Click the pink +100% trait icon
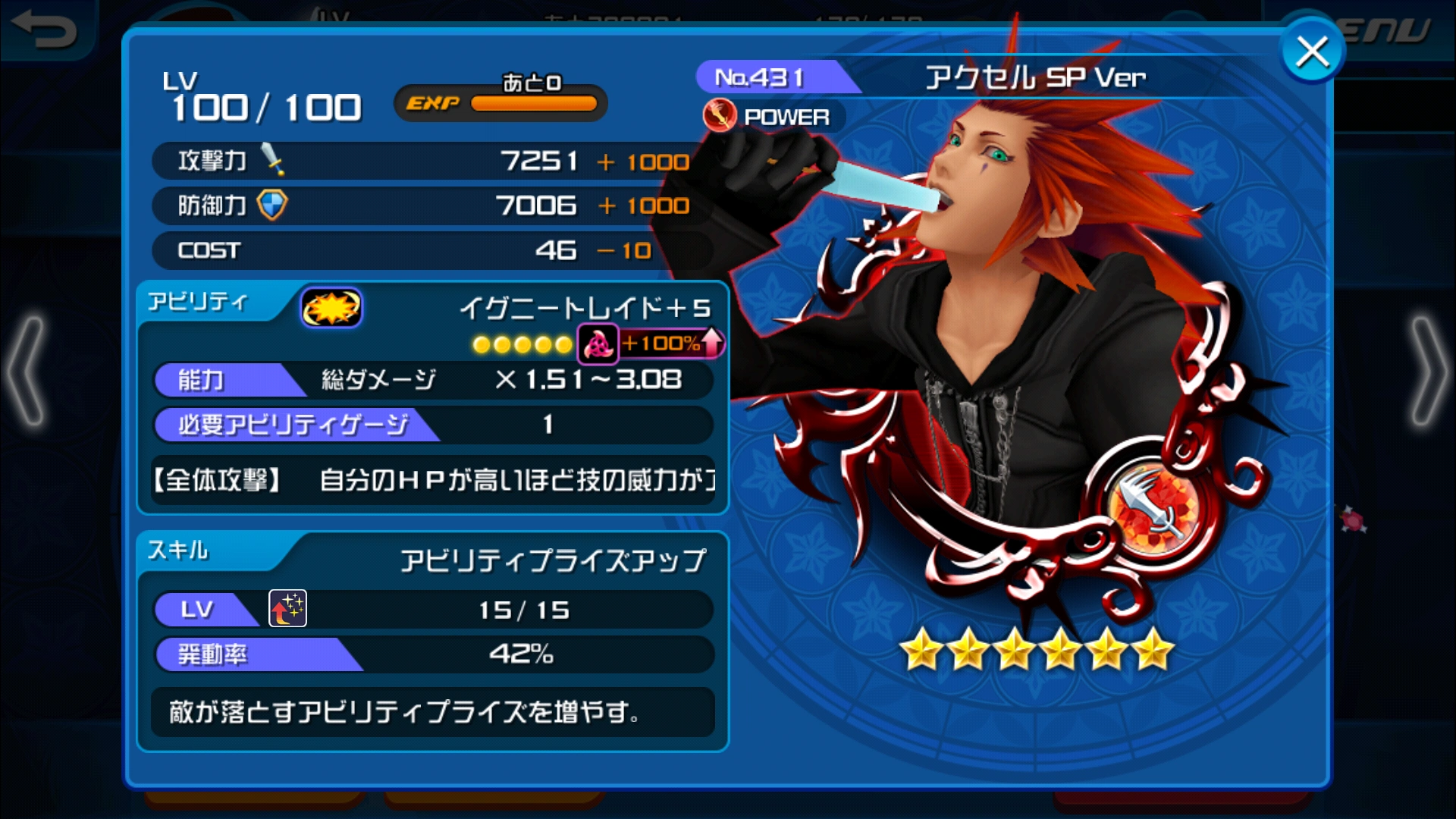 click(598, 345)
